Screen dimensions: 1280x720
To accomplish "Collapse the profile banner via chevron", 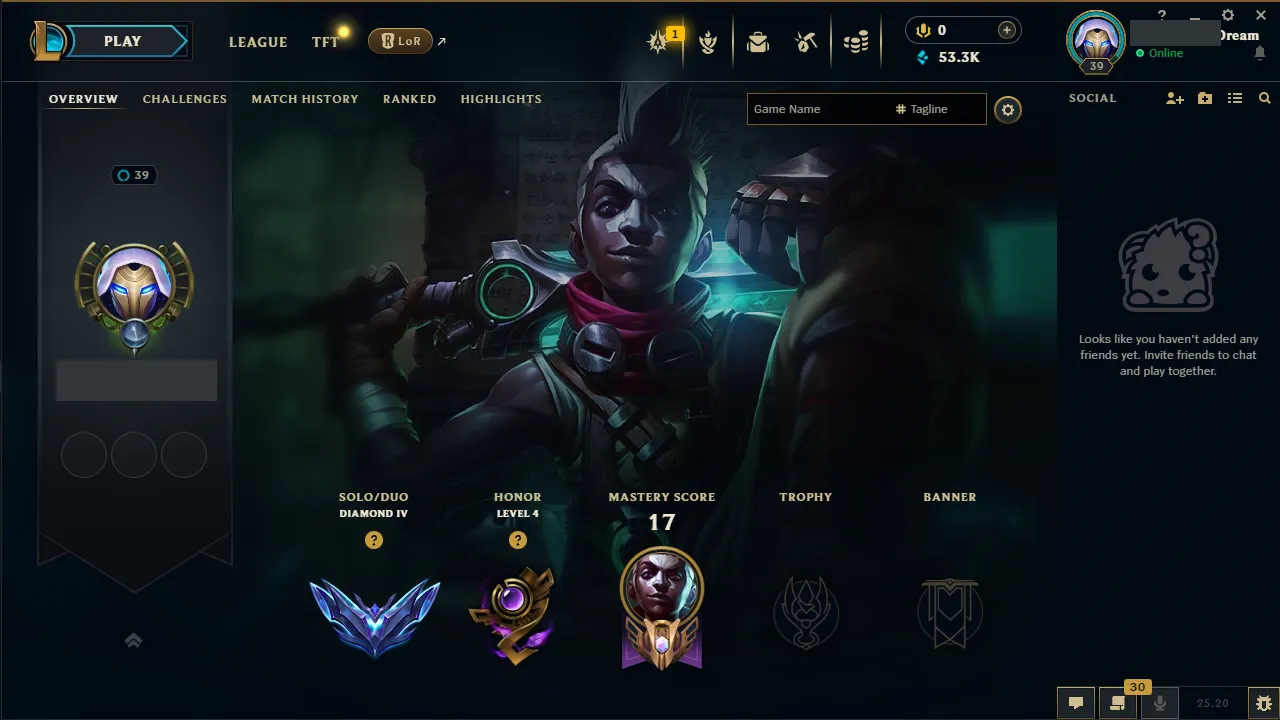I will pyautogui.click(x=134, y=639).
